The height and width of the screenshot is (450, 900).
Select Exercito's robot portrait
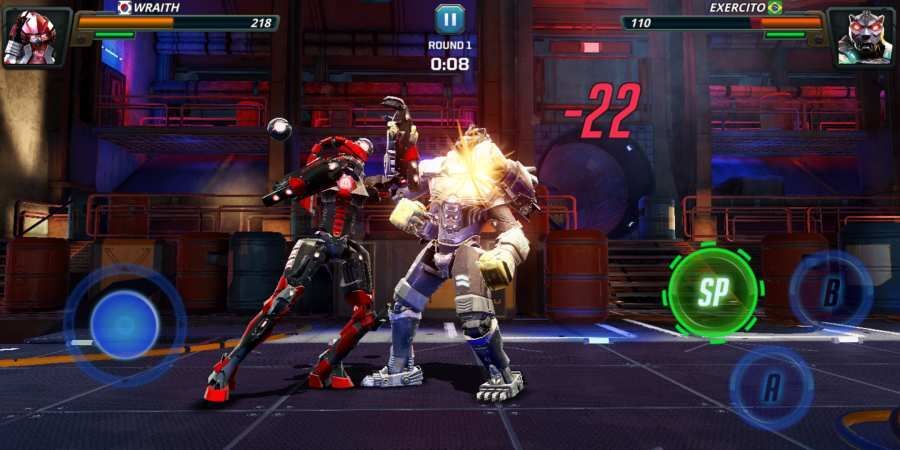pos(863,38)
